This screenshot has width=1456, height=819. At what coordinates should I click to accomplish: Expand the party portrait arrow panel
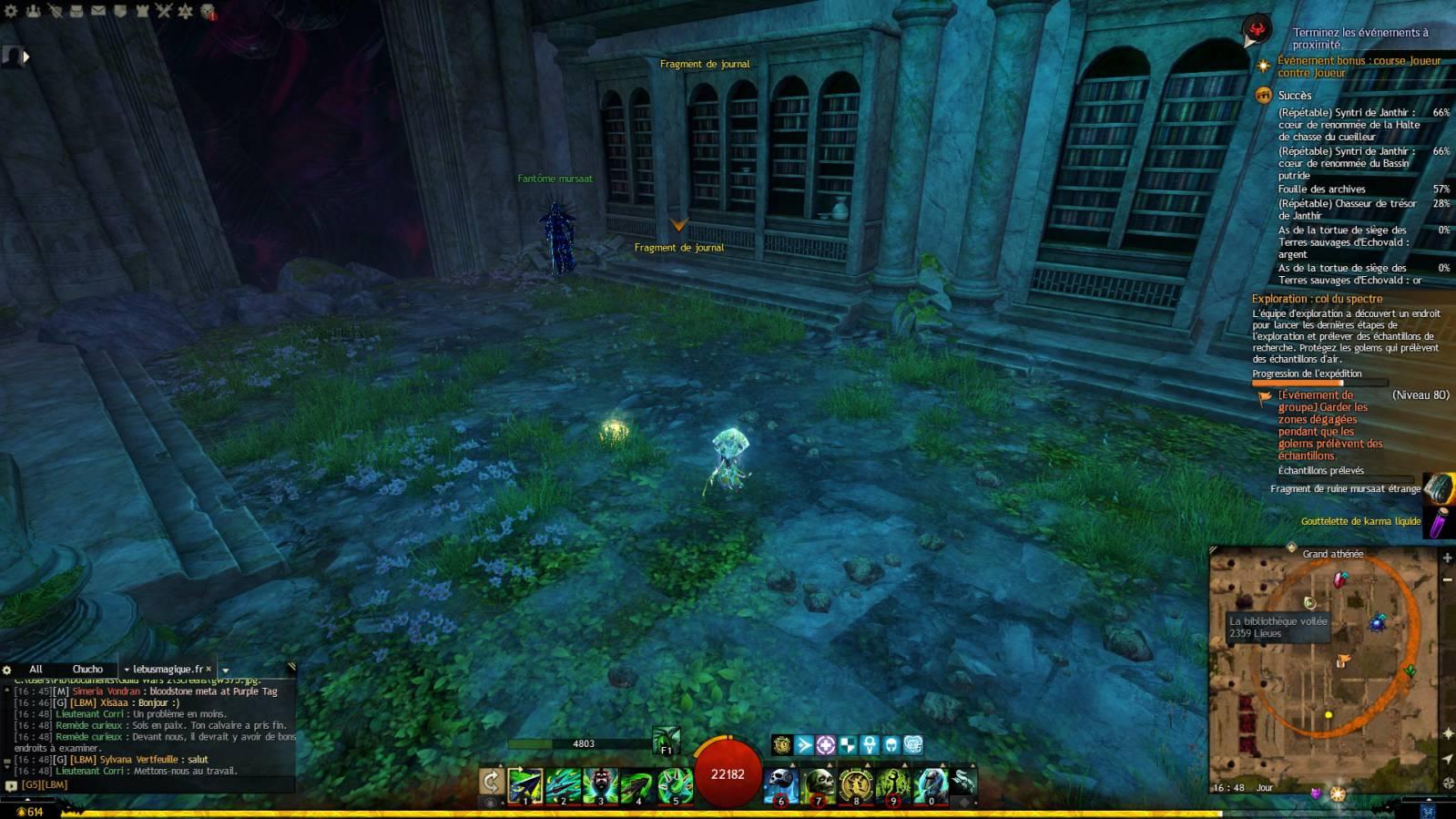pyautogui.click(x=25, y=56)
